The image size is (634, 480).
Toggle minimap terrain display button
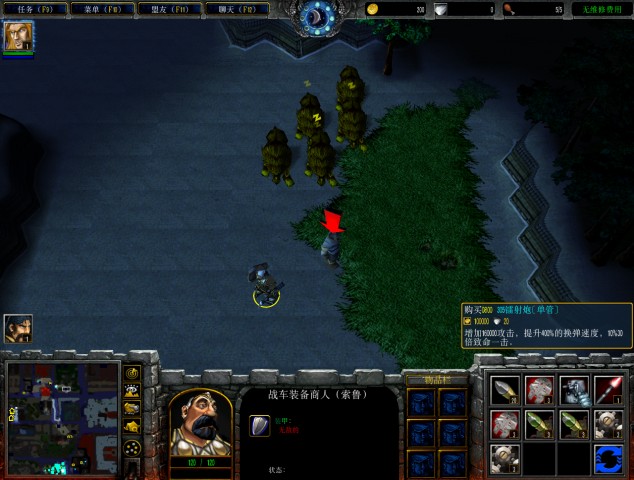coord(132,391)
